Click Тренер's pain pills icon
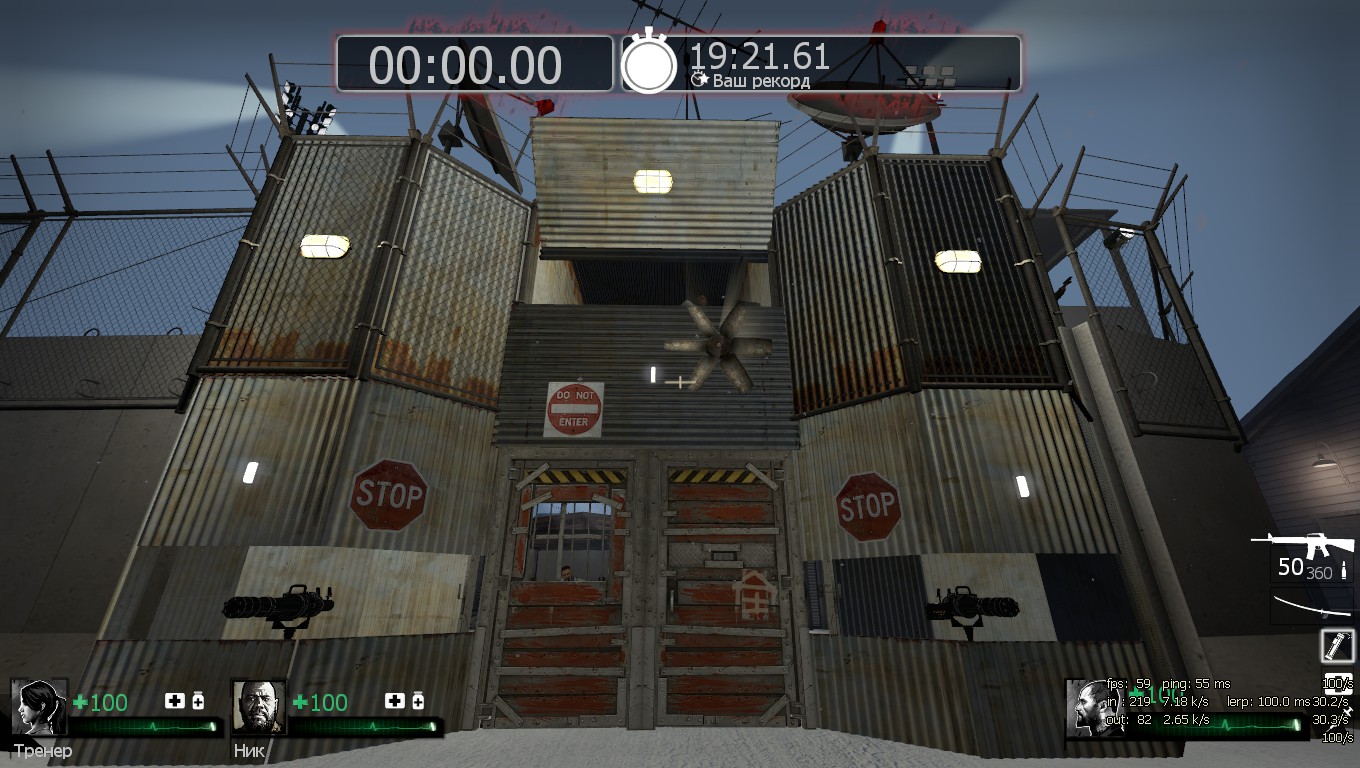The width and height of the screenshot is (1360, 768). click(198, 701)
